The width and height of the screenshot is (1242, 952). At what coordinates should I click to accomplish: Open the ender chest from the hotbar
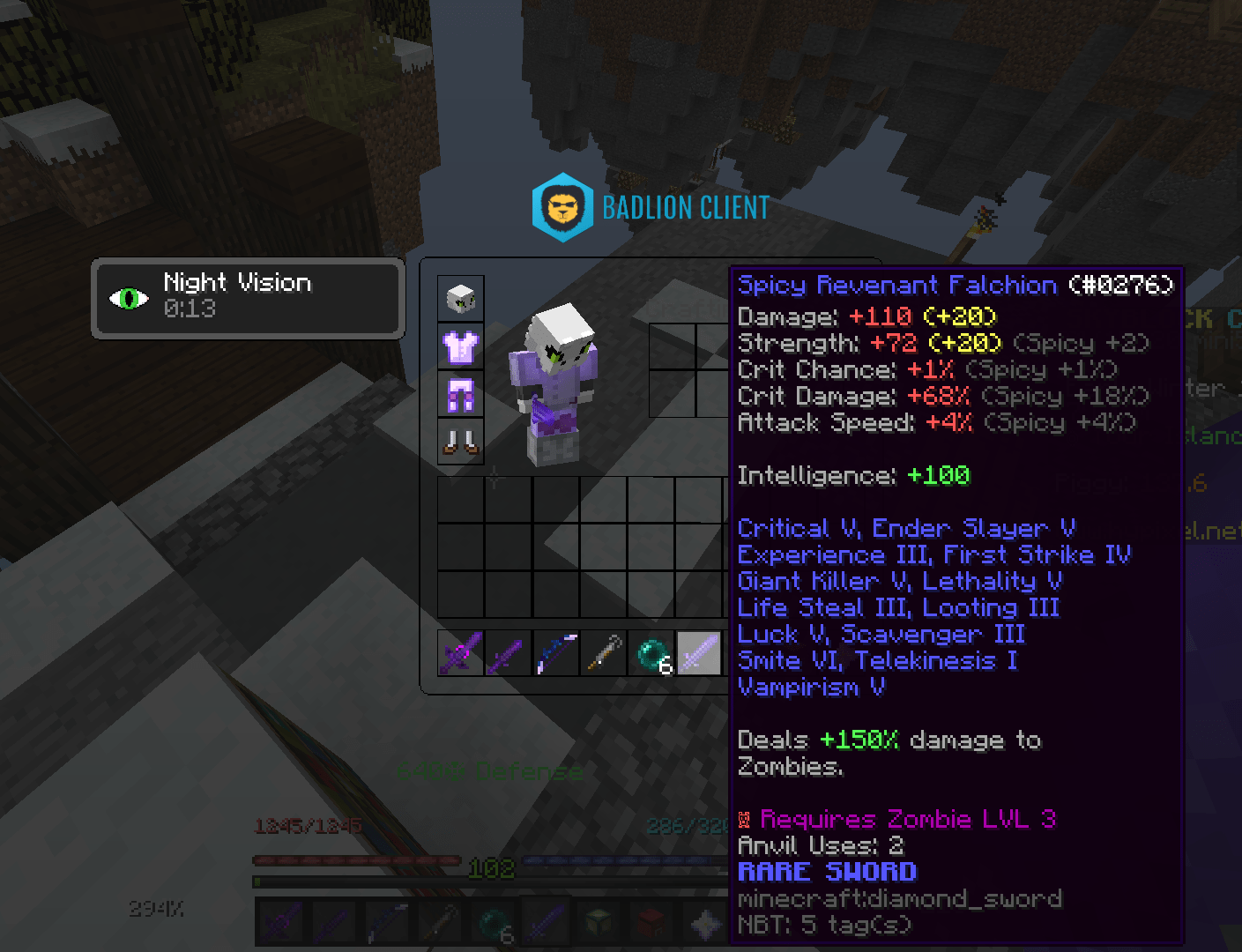[x=599, y=923]
